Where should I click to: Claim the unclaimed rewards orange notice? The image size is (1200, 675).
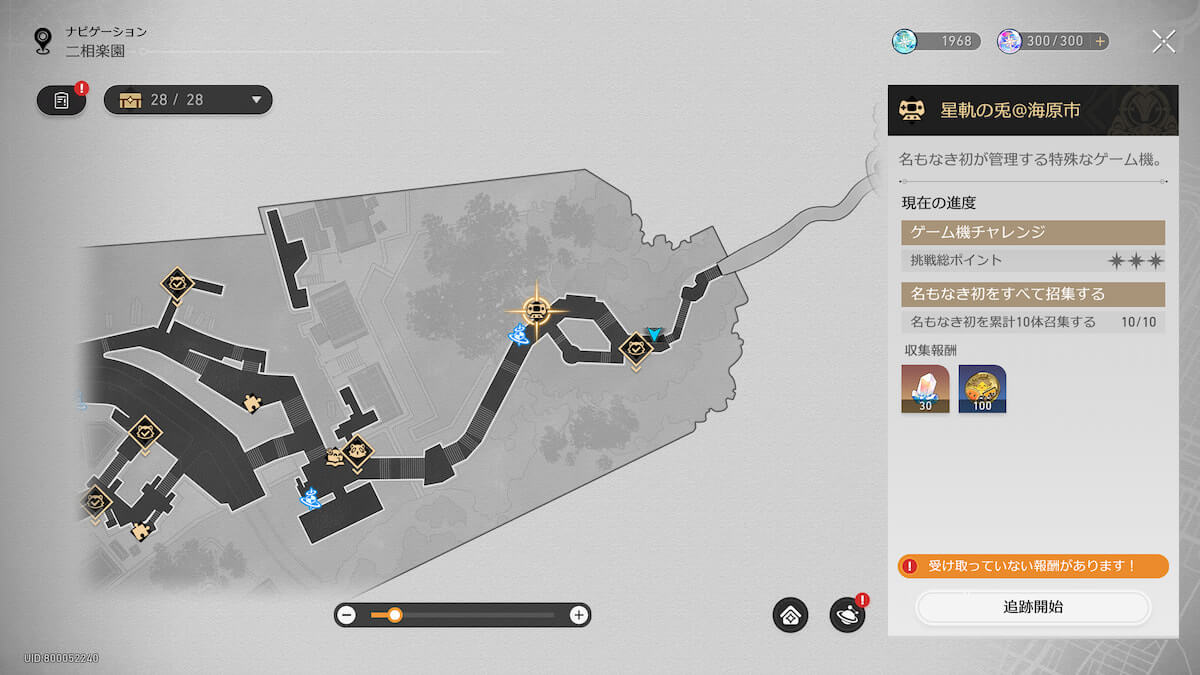tap(1033, 566)
